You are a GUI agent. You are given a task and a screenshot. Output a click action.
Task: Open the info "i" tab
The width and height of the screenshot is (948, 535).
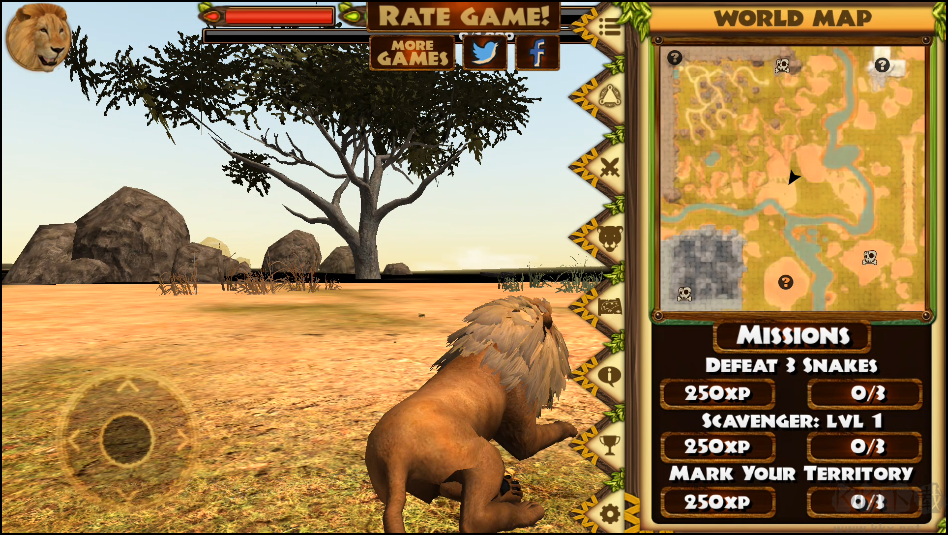pyautogui.click(x=609, y=376)
